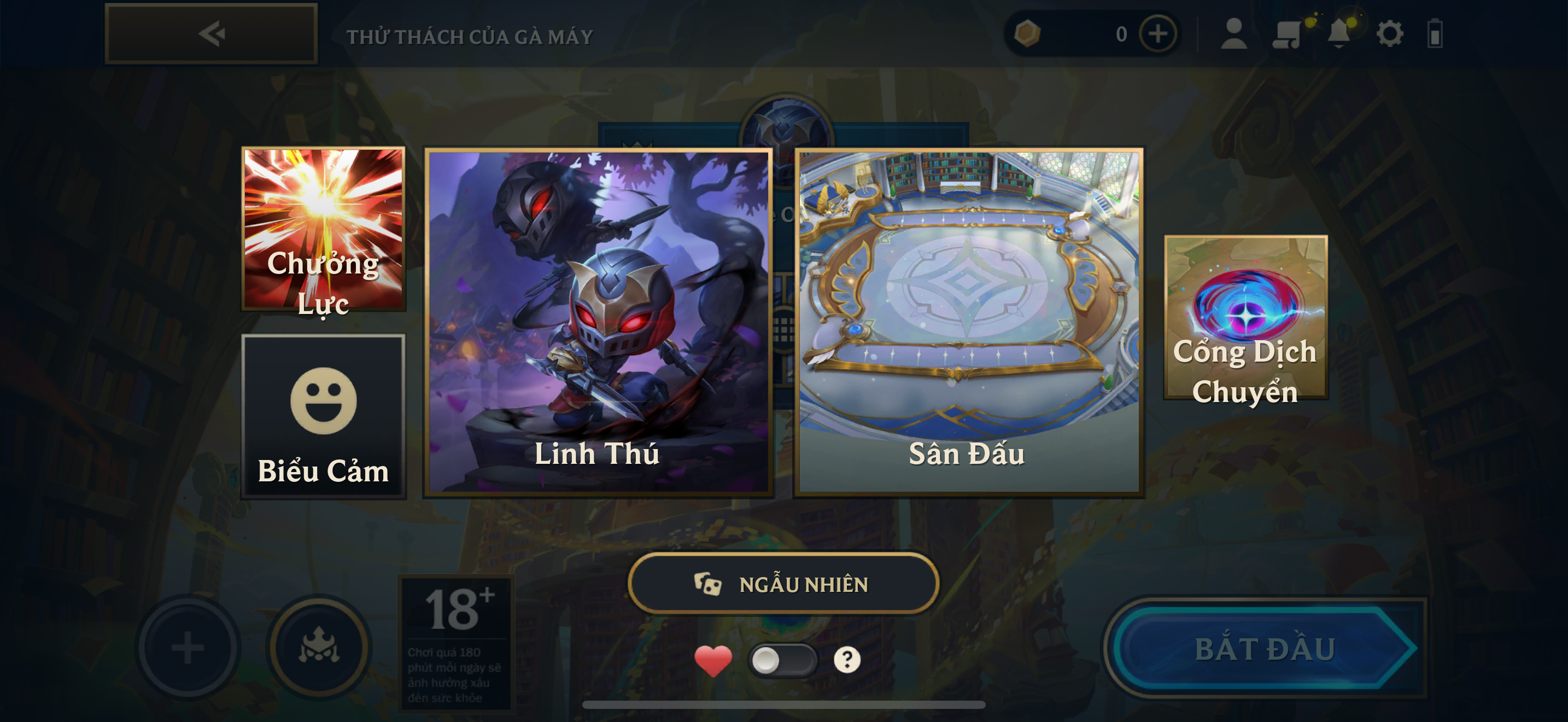This screenshot has width=1568, height=722.
Task: Show help with the question mark icon
Action: click(x=847, y=660)
